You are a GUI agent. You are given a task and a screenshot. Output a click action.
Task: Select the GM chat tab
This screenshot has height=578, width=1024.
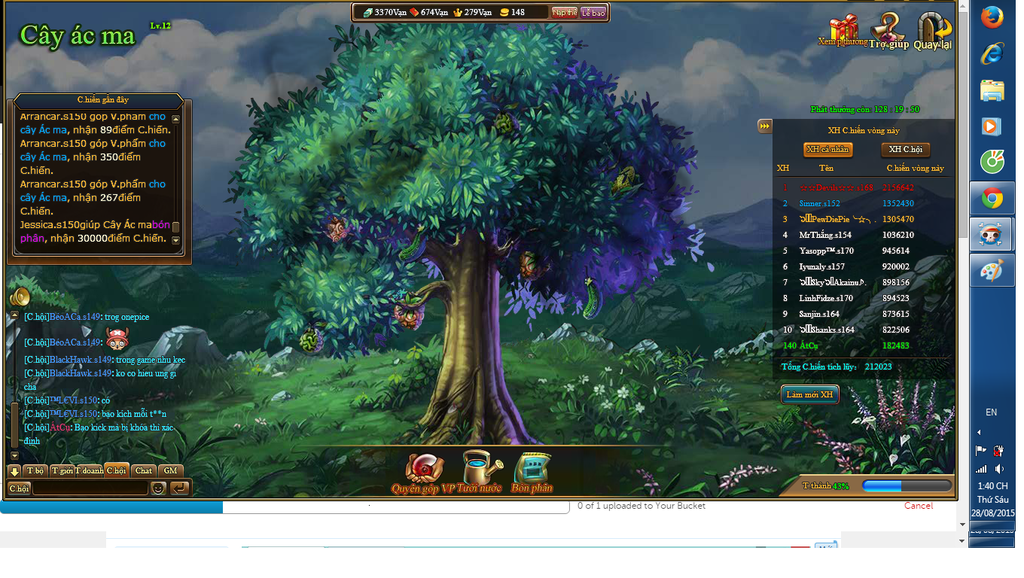(x=171, y=470)
